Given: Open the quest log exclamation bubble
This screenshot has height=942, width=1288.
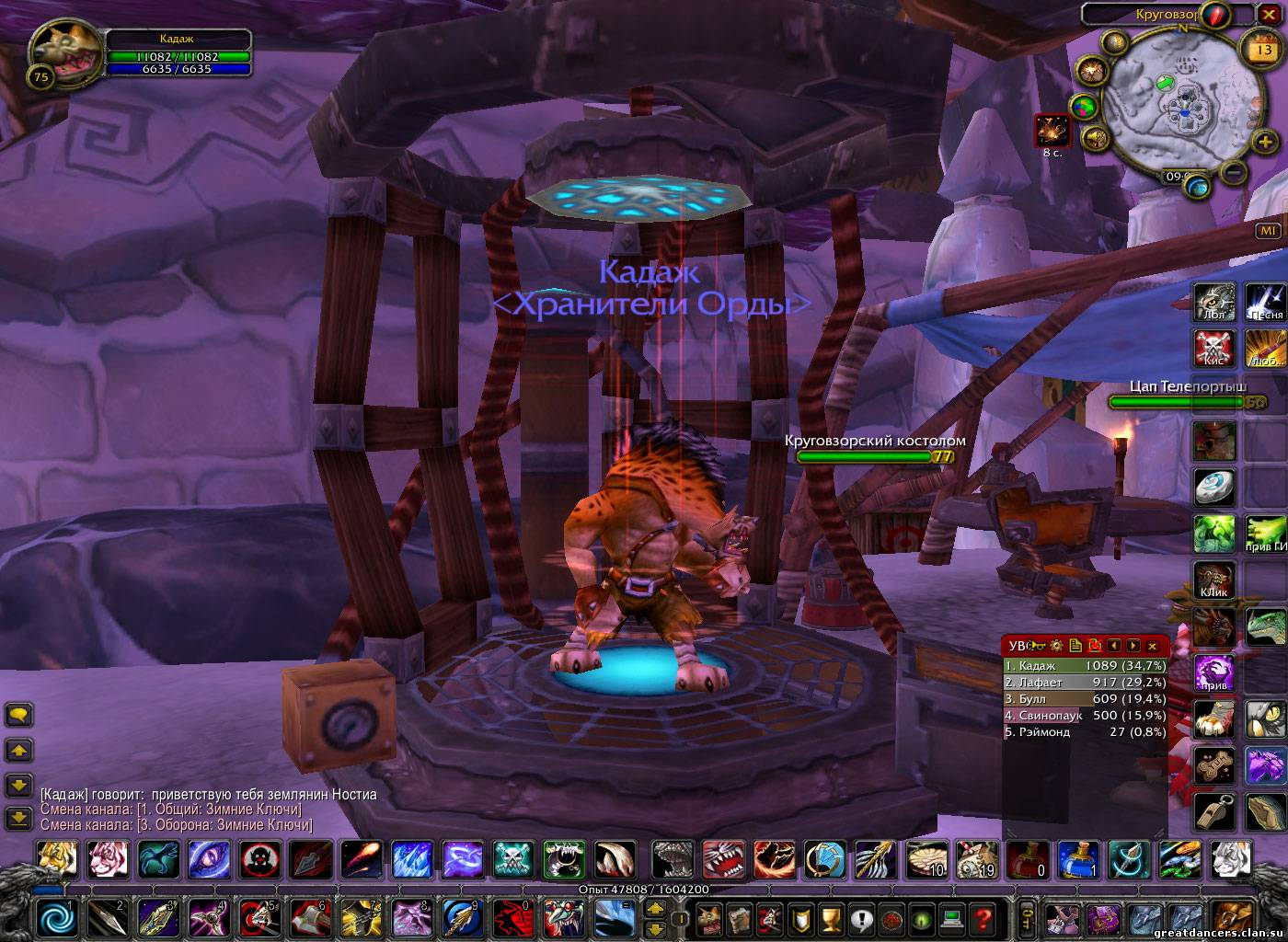Looking at the screenshot, I should (x=862, y=917).
